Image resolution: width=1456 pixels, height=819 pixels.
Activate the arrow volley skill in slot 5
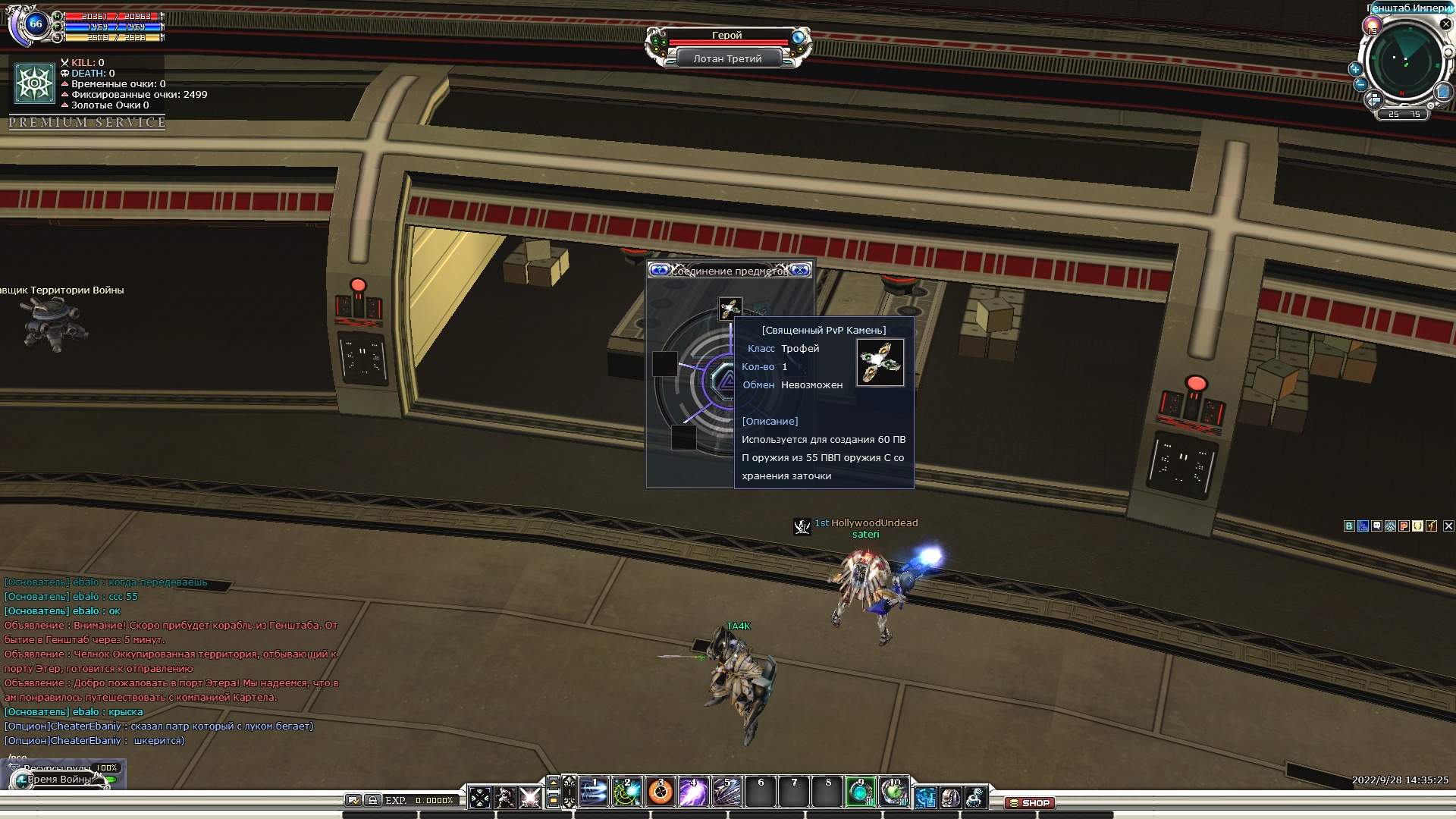pyautogui.click(x=726, y=792)
